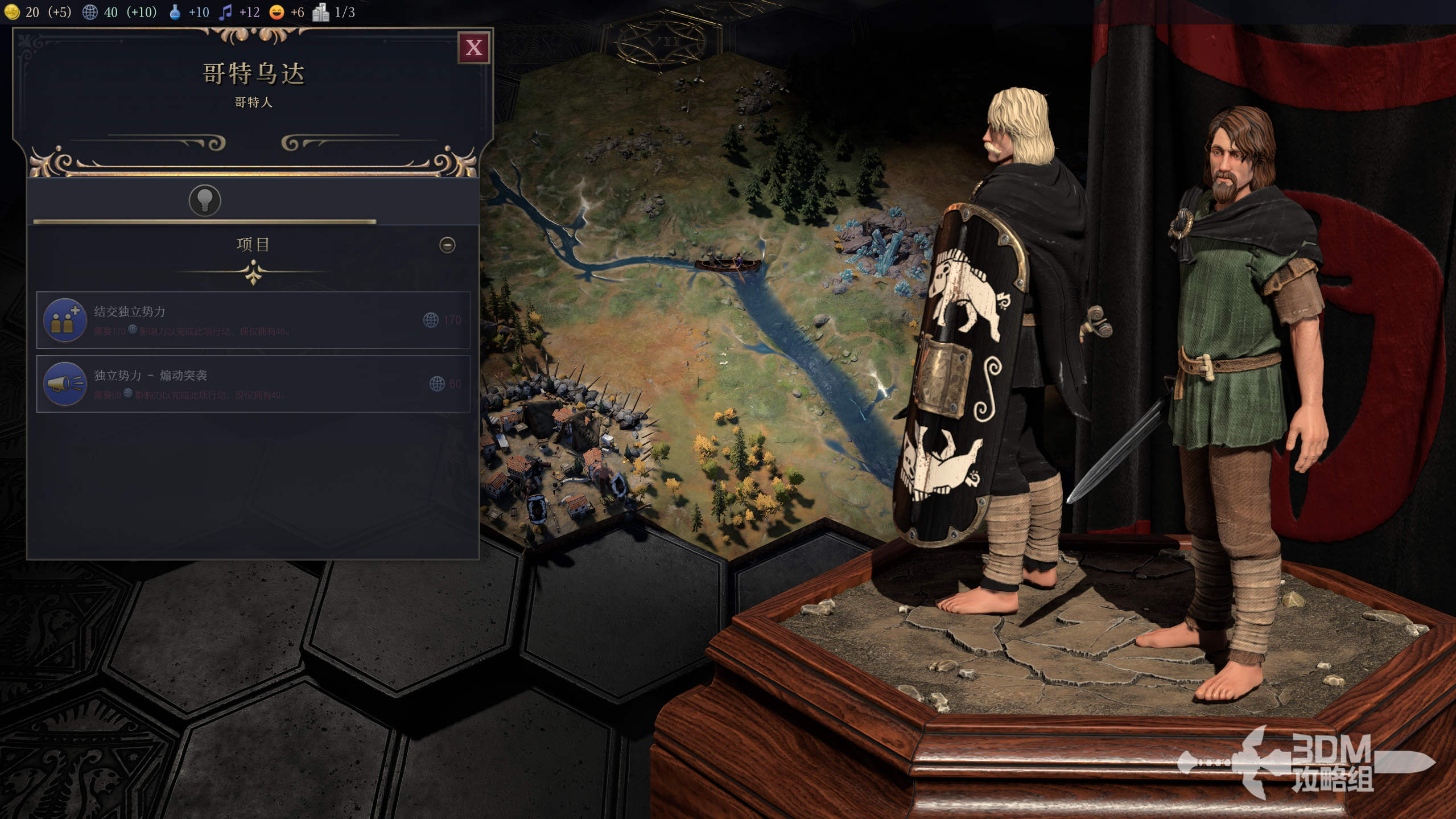
Task: Click the gold coin resource icon
Action: click(12, 12)
